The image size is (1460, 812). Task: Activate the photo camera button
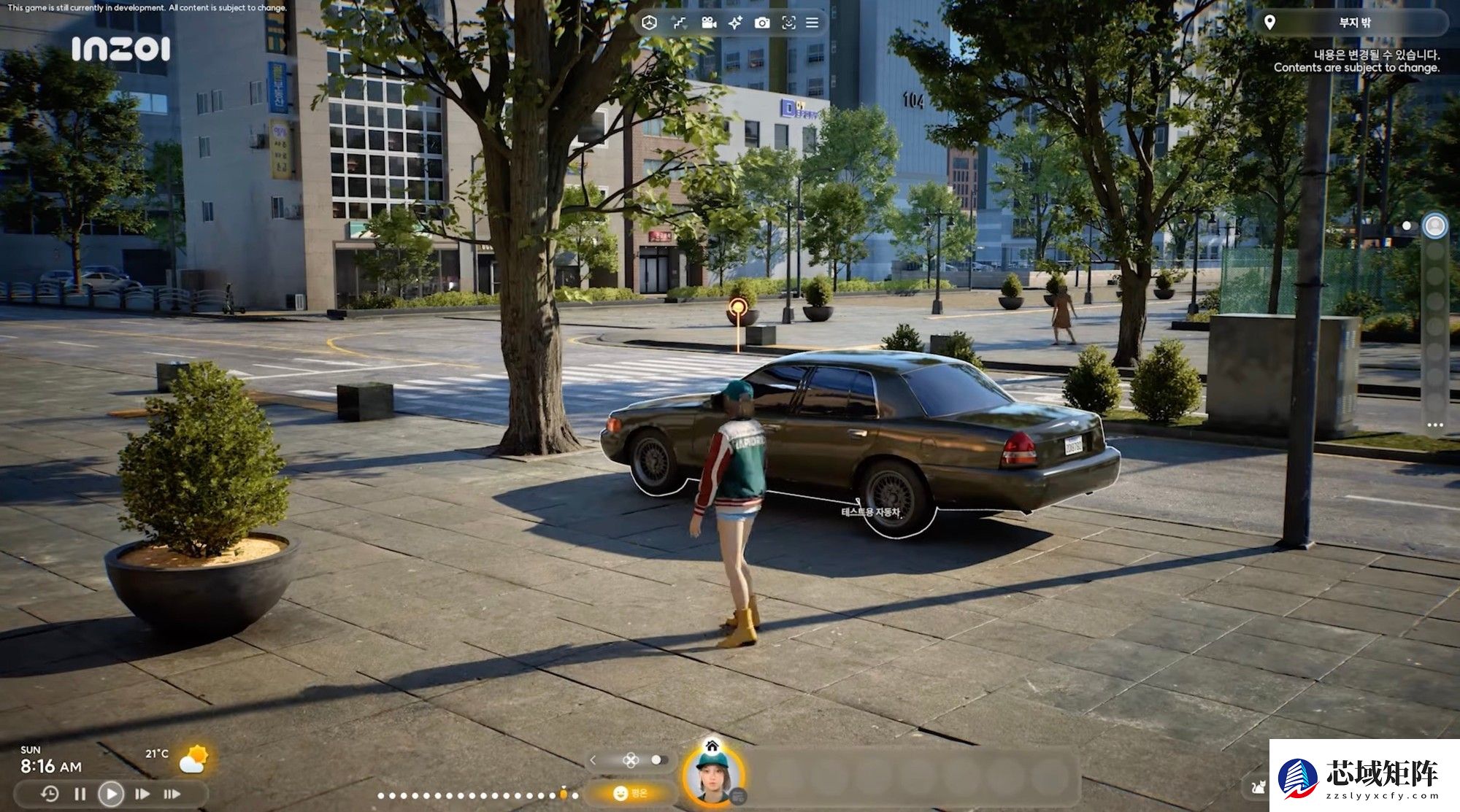[x=762, y=23]
